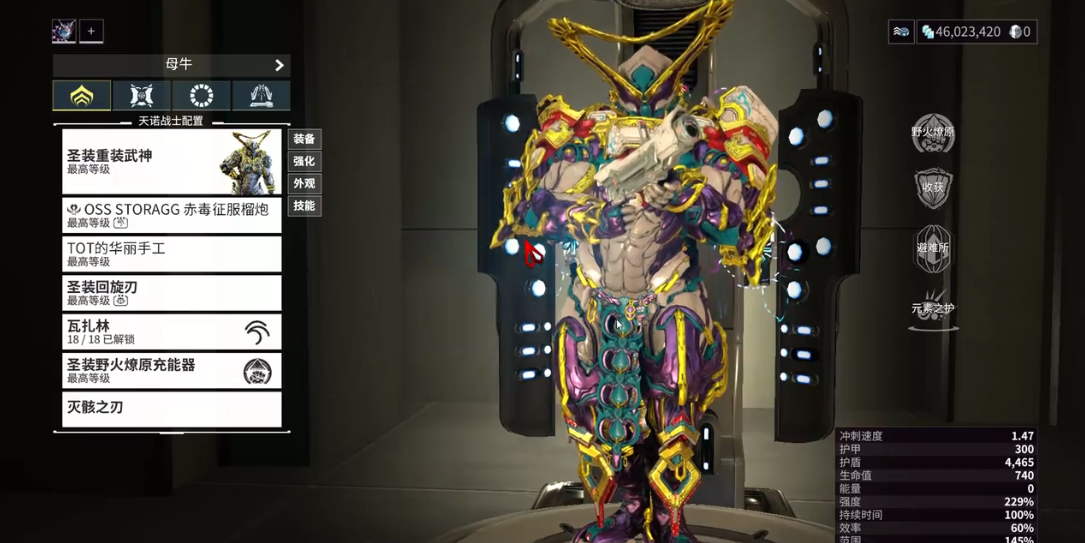Select the 收获 ability icon

coord(933,189)
